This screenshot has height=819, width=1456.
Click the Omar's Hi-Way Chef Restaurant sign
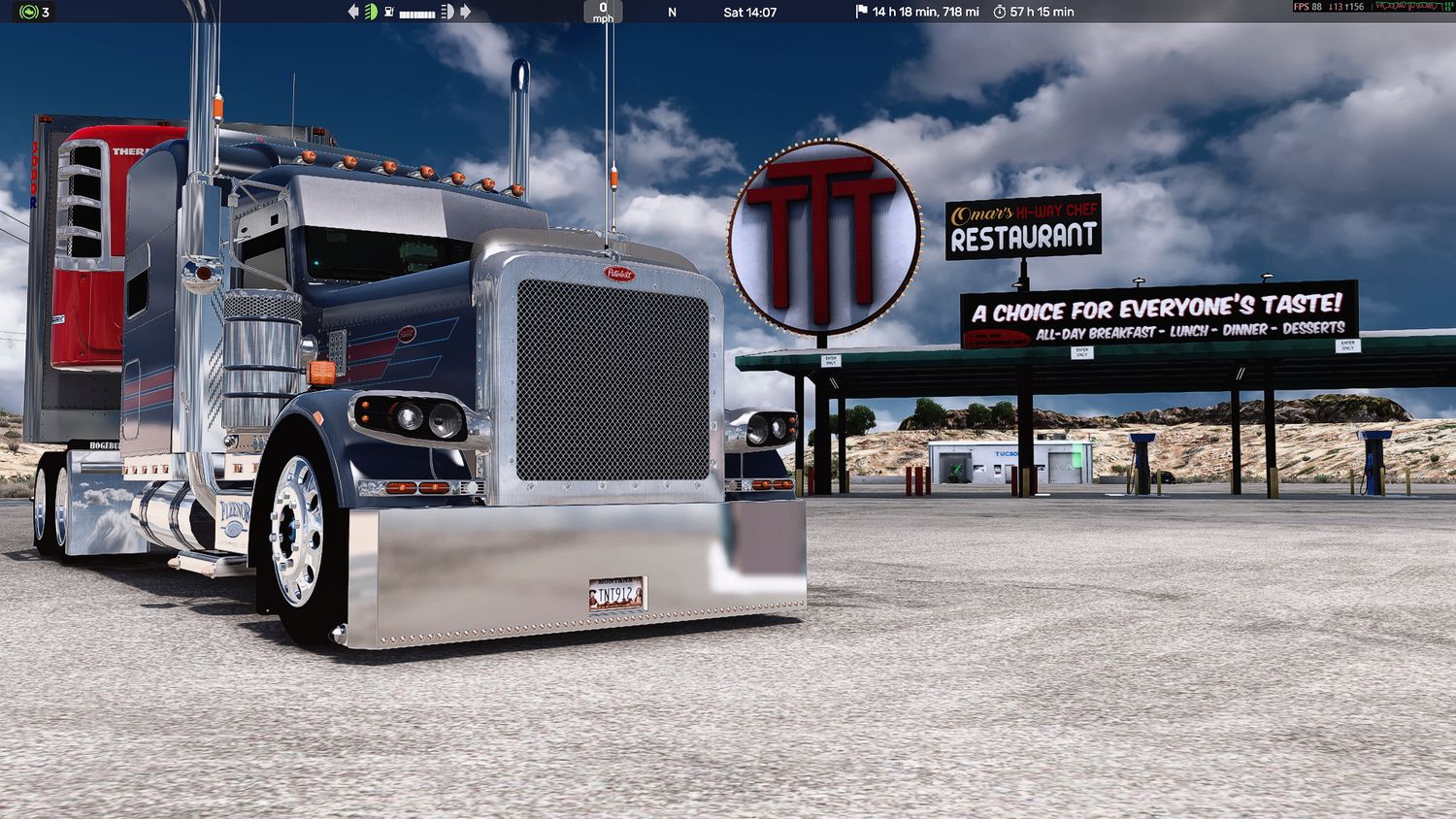click(1021, 226)
